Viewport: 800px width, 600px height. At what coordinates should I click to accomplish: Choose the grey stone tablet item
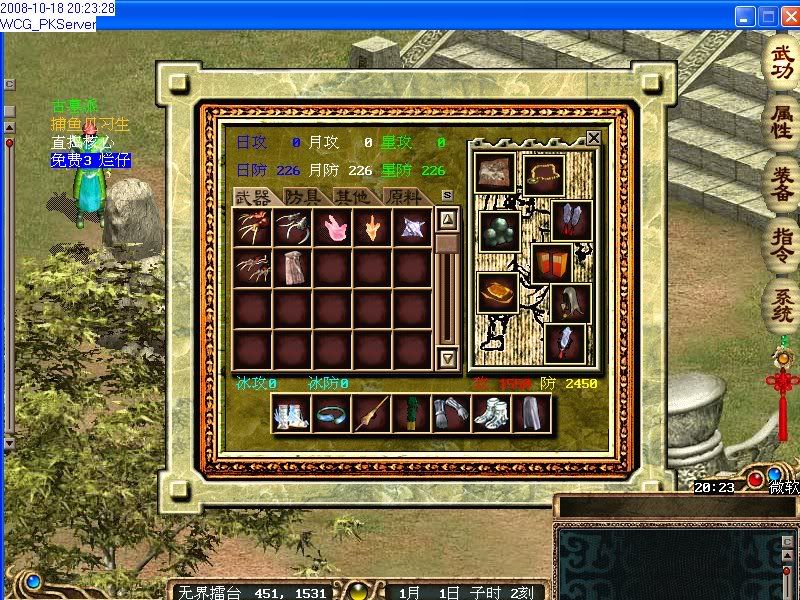292,268
